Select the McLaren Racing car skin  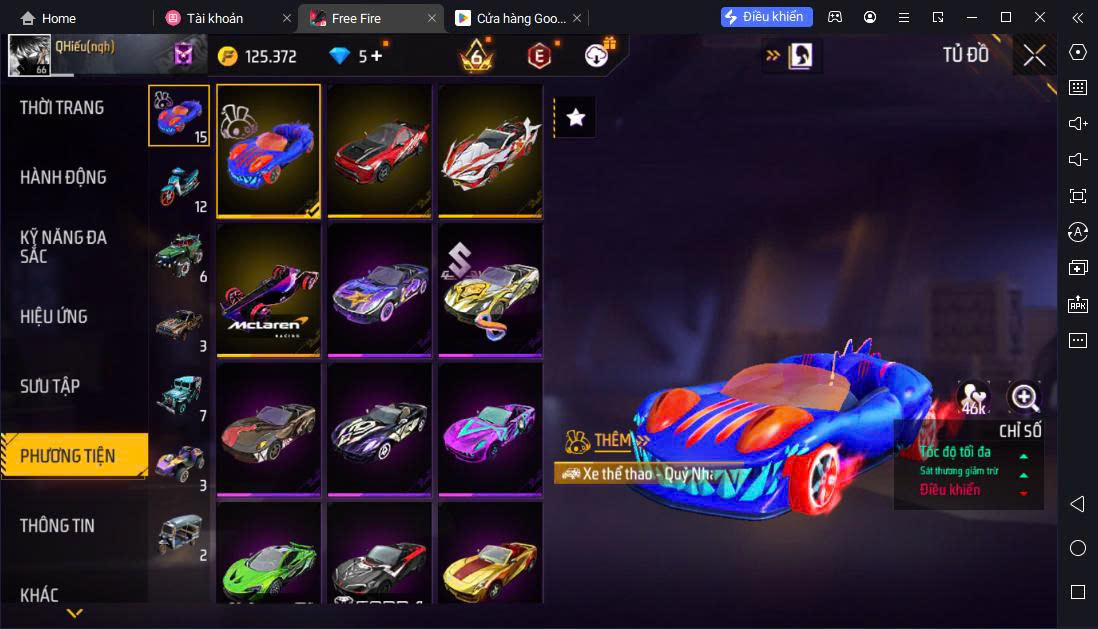pos(269,290)
